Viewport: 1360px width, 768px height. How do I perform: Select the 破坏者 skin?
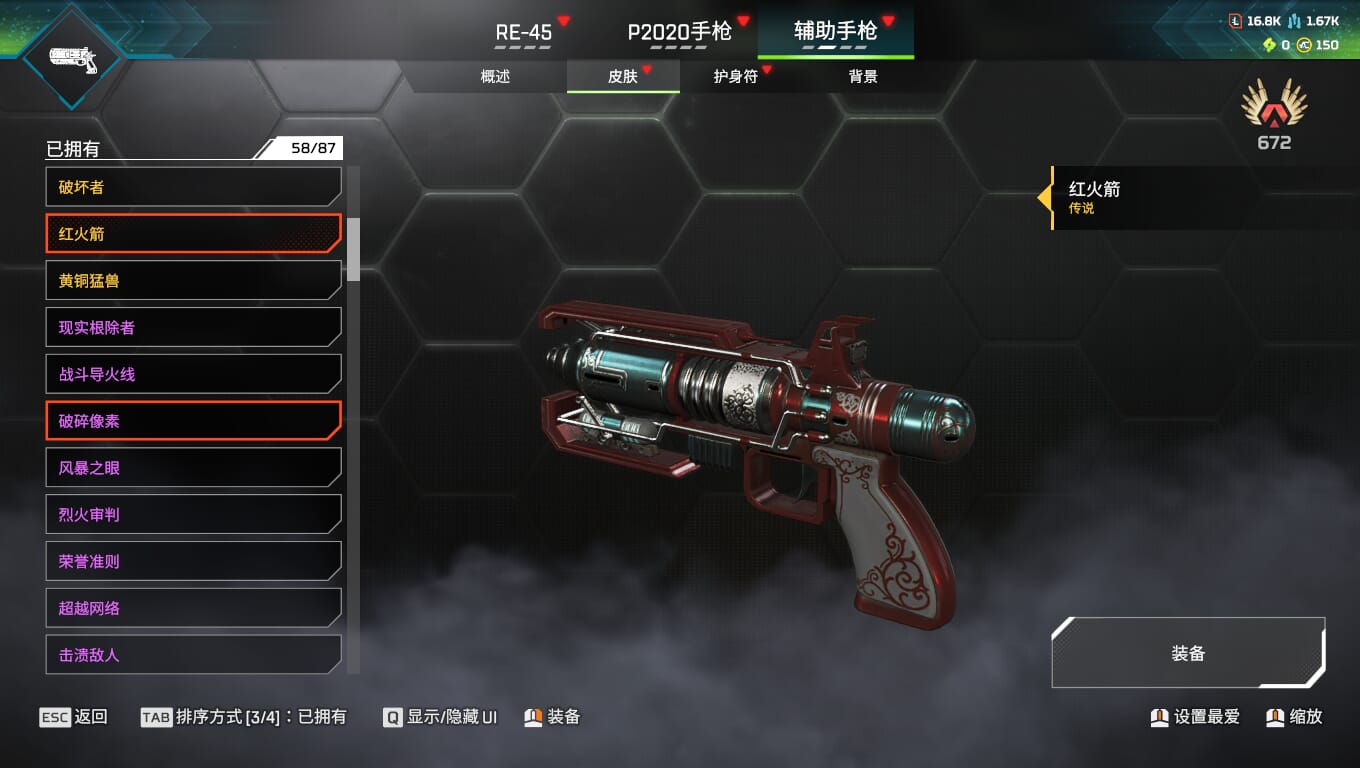tap(193, 187)
